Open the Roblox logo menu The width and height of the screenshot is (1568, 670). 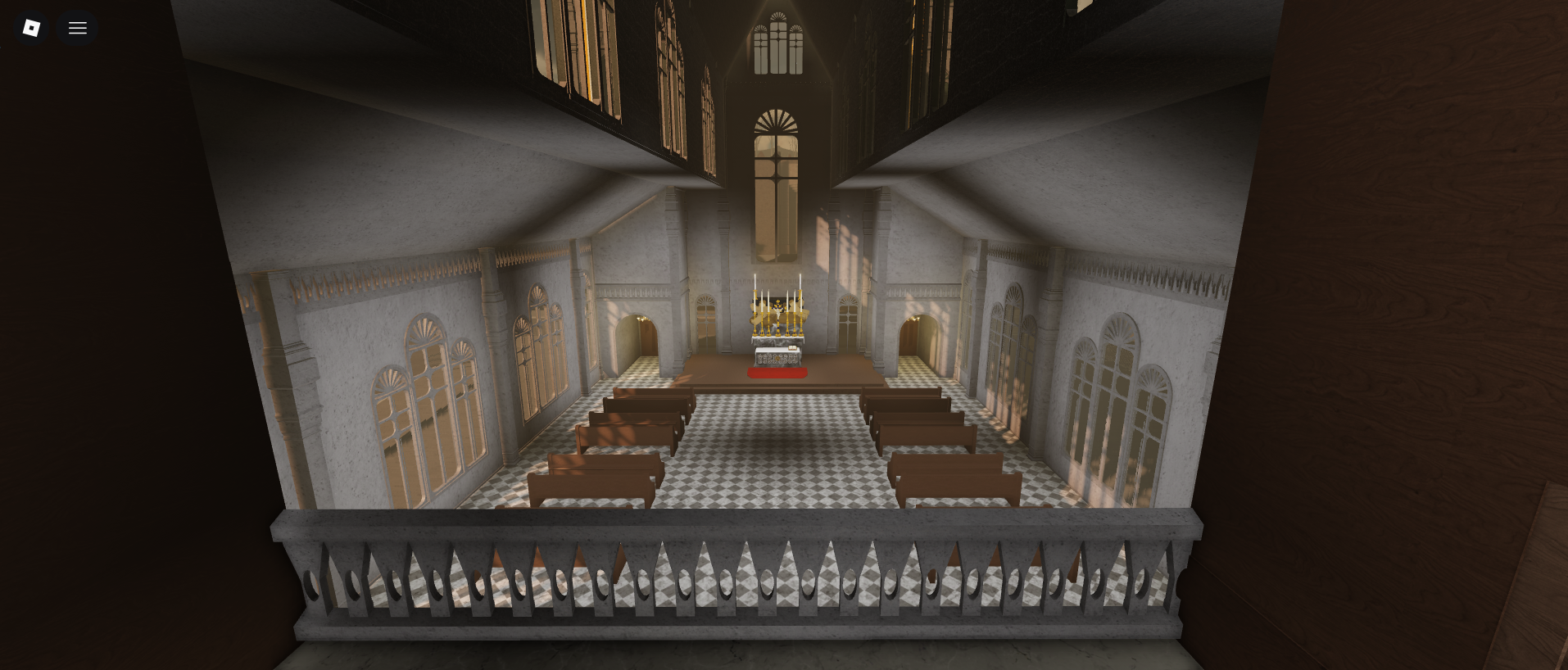[31, 28]
